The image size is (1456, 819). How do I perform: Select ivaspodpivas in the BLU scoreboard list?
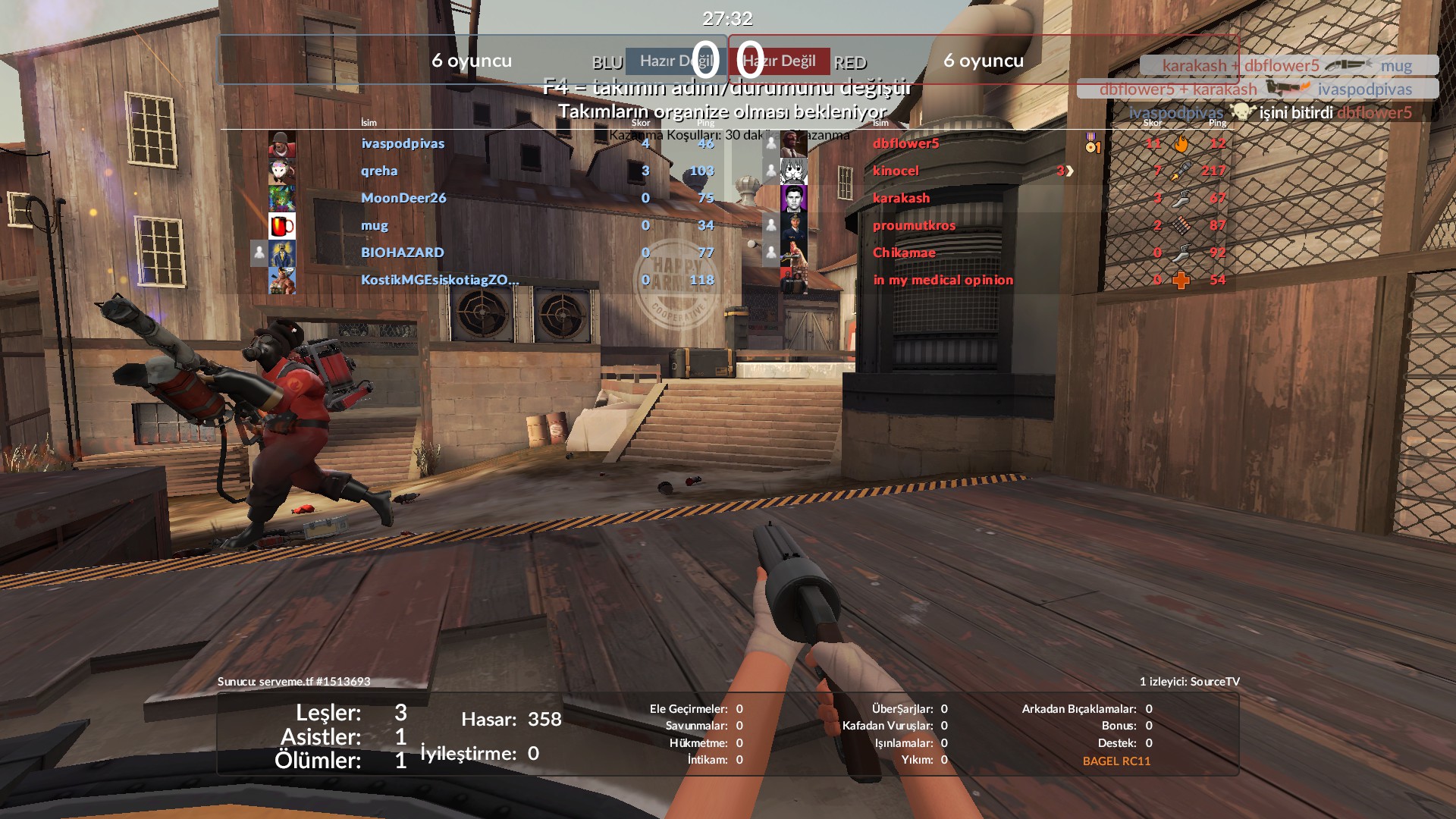403,143
